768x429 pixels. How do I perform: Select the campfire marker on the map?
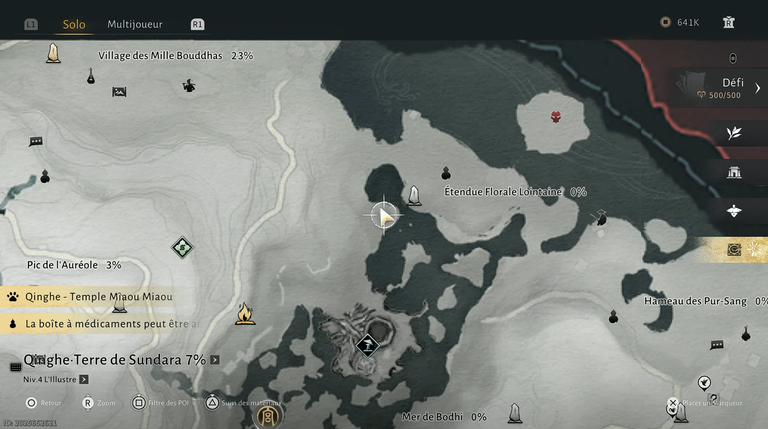coord(244,315)
